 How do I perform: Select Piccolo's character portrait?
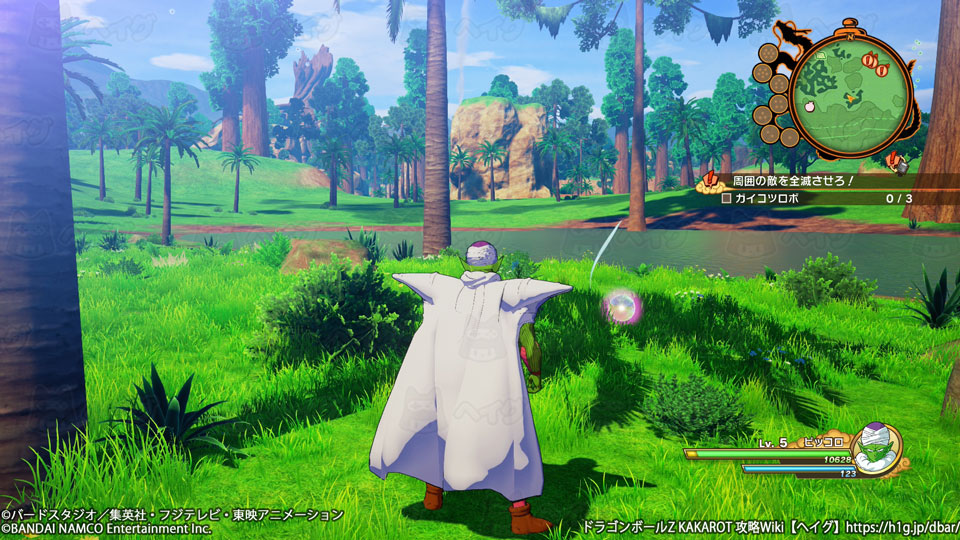pyautogui.click(x=876, y=447)
